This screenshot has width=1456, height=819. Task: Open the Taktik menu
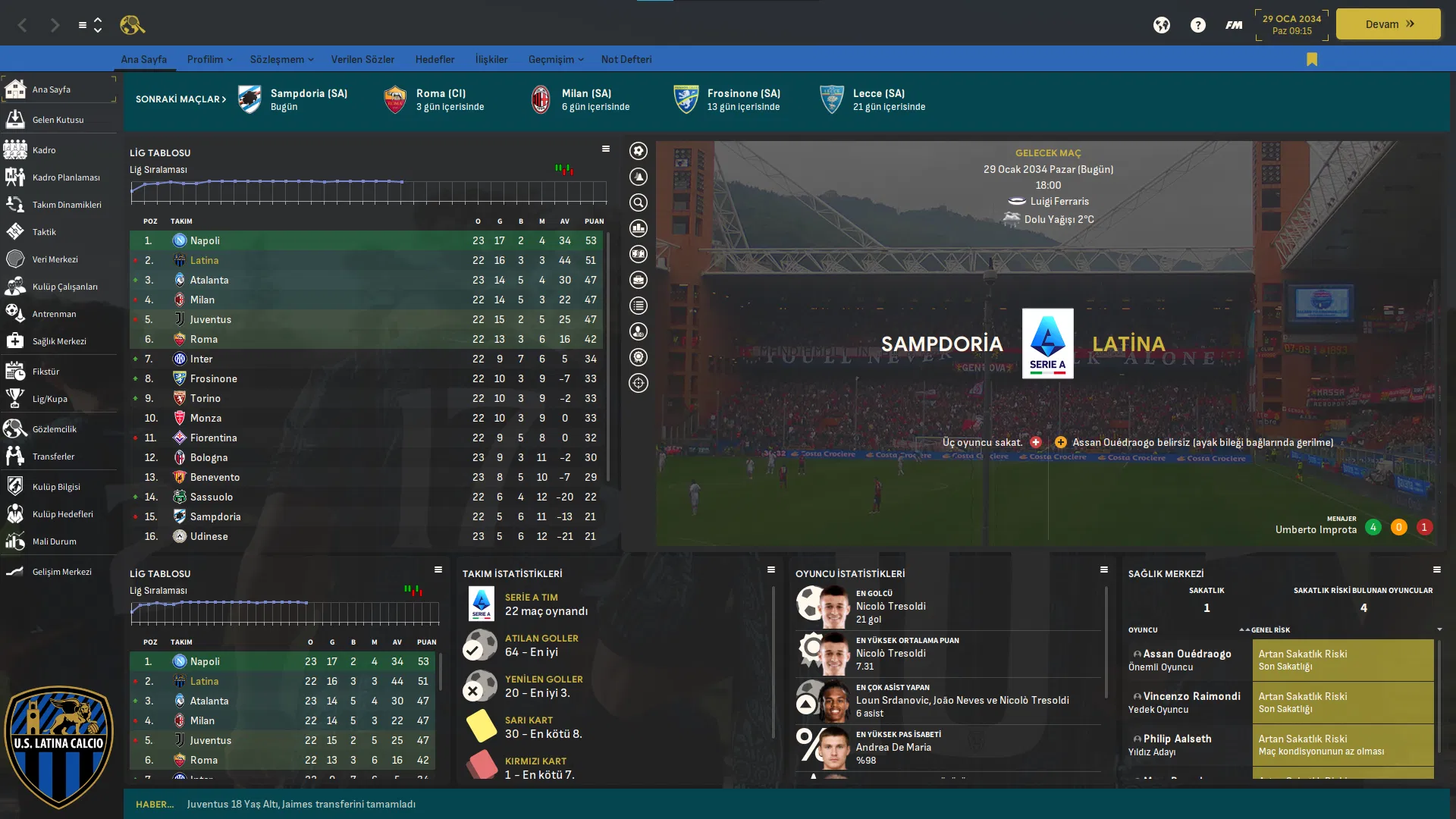[44, 232]
